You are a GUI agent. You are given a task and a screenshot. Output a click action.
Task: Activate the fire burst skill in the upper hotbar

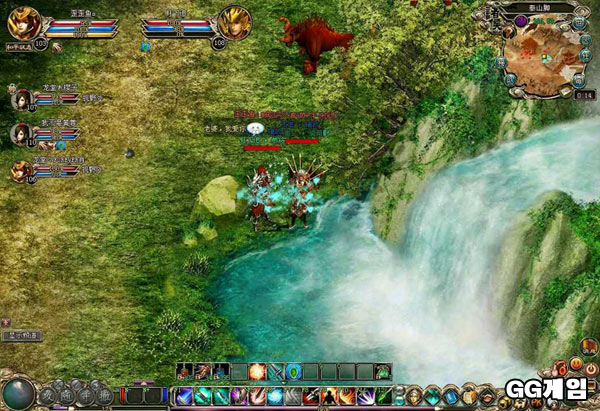click(x=257, y=372)
